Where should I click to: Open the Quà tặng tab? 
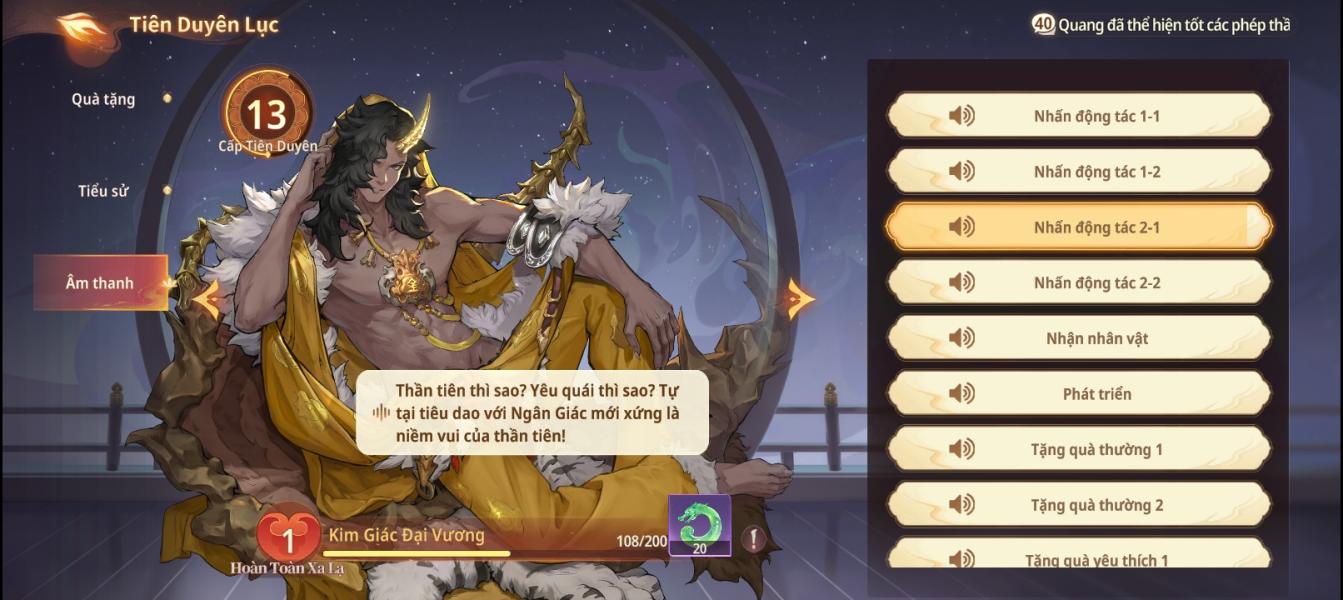[x=104, y=99]
